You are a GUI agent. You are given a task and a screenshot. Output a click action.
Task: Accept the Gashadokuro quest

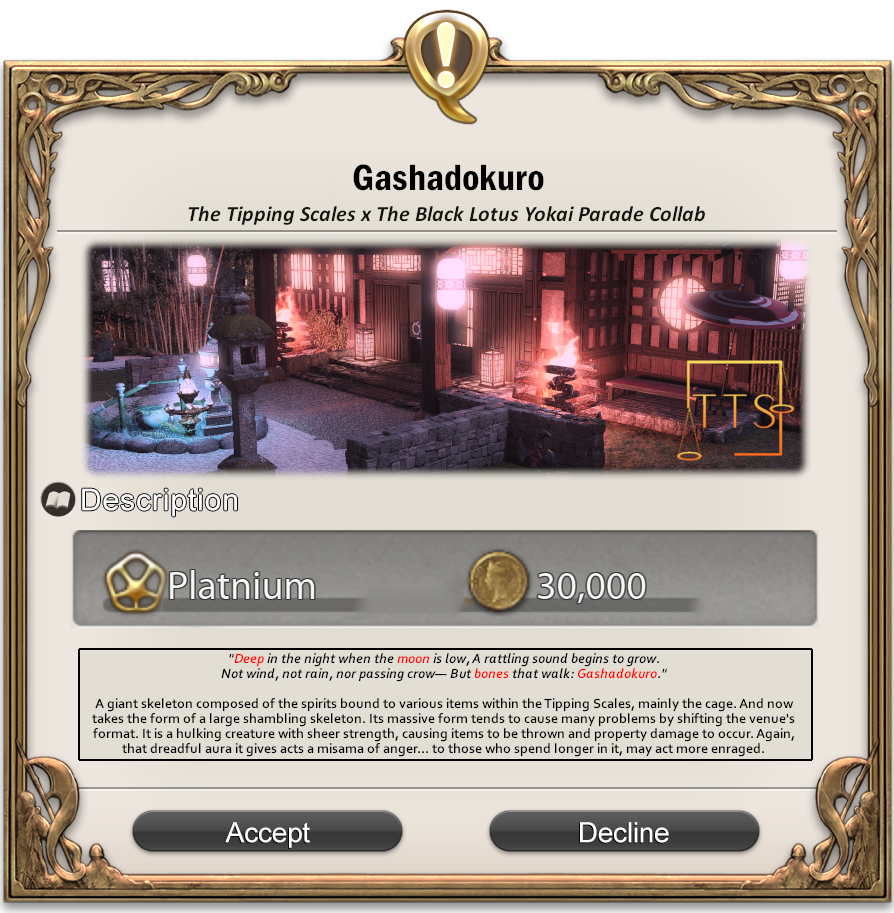[x=267, y=831]
